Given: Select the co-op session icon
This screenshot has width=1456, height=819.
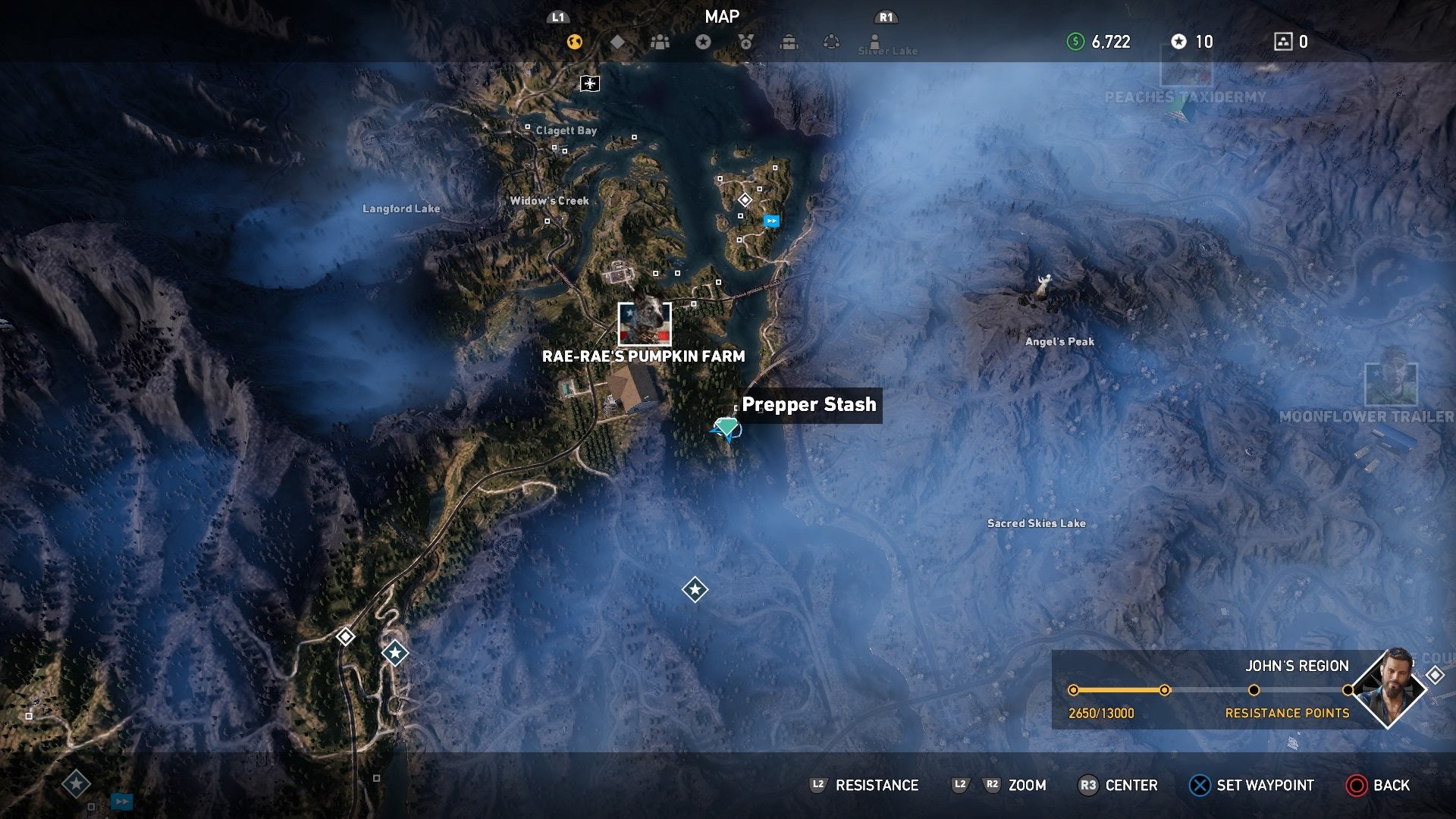Looking at the screenshot, I should tap(831, 42).
